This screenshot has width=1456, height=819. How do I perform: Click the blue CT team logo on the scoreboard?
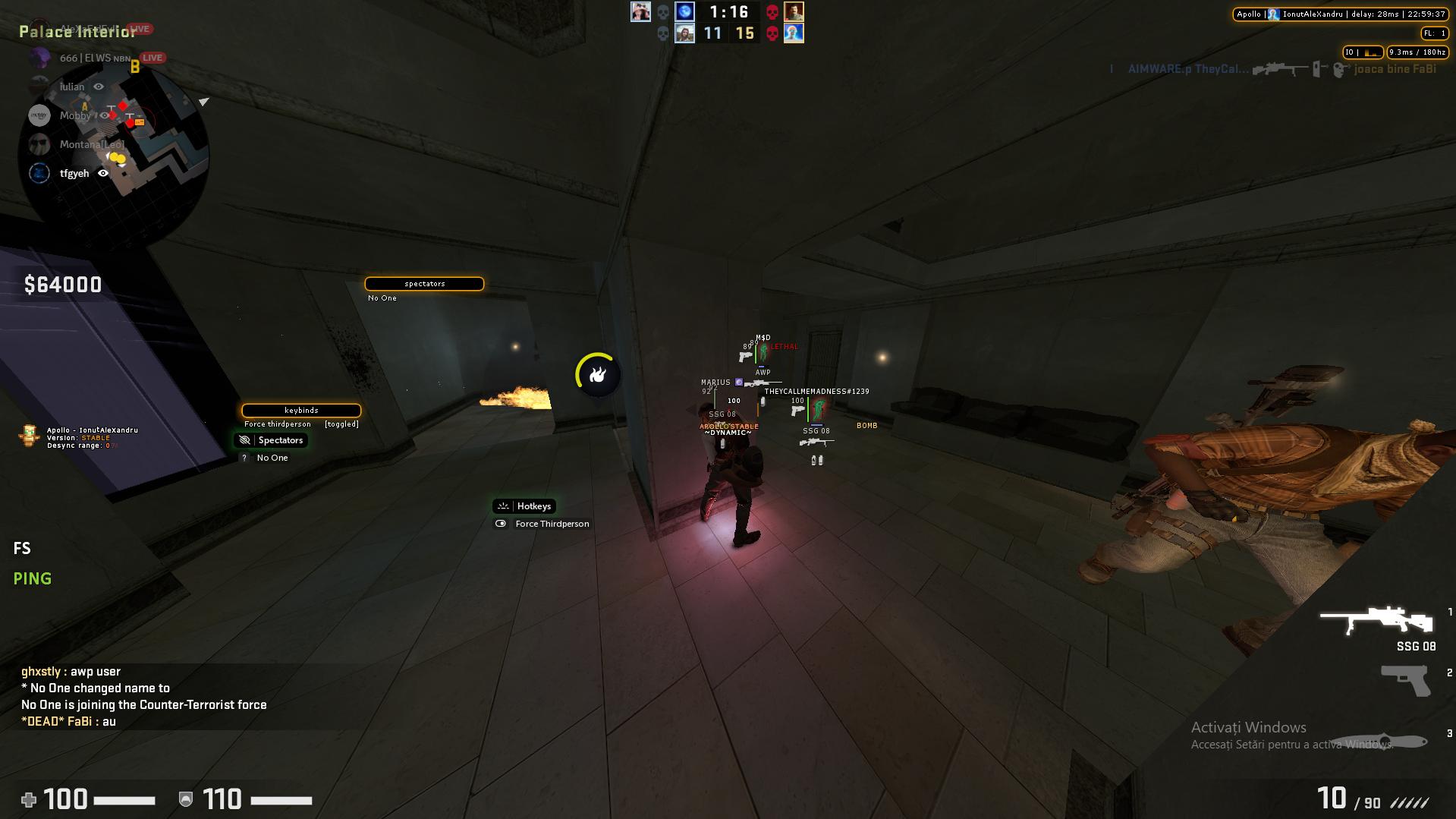coord(686,11)
